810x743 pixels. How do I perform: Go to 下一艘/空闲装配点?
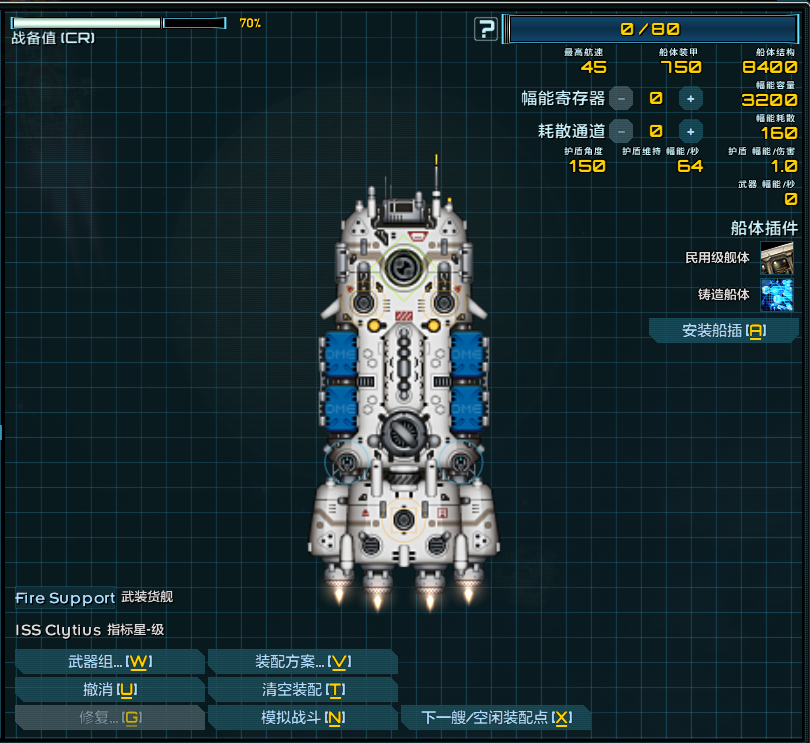[495, 718]
